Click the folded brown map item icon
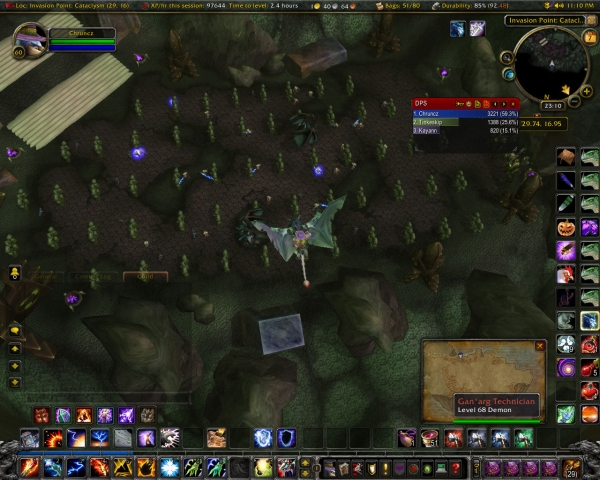Viewport: 600px width, 480px height. [x=566, y=157]
